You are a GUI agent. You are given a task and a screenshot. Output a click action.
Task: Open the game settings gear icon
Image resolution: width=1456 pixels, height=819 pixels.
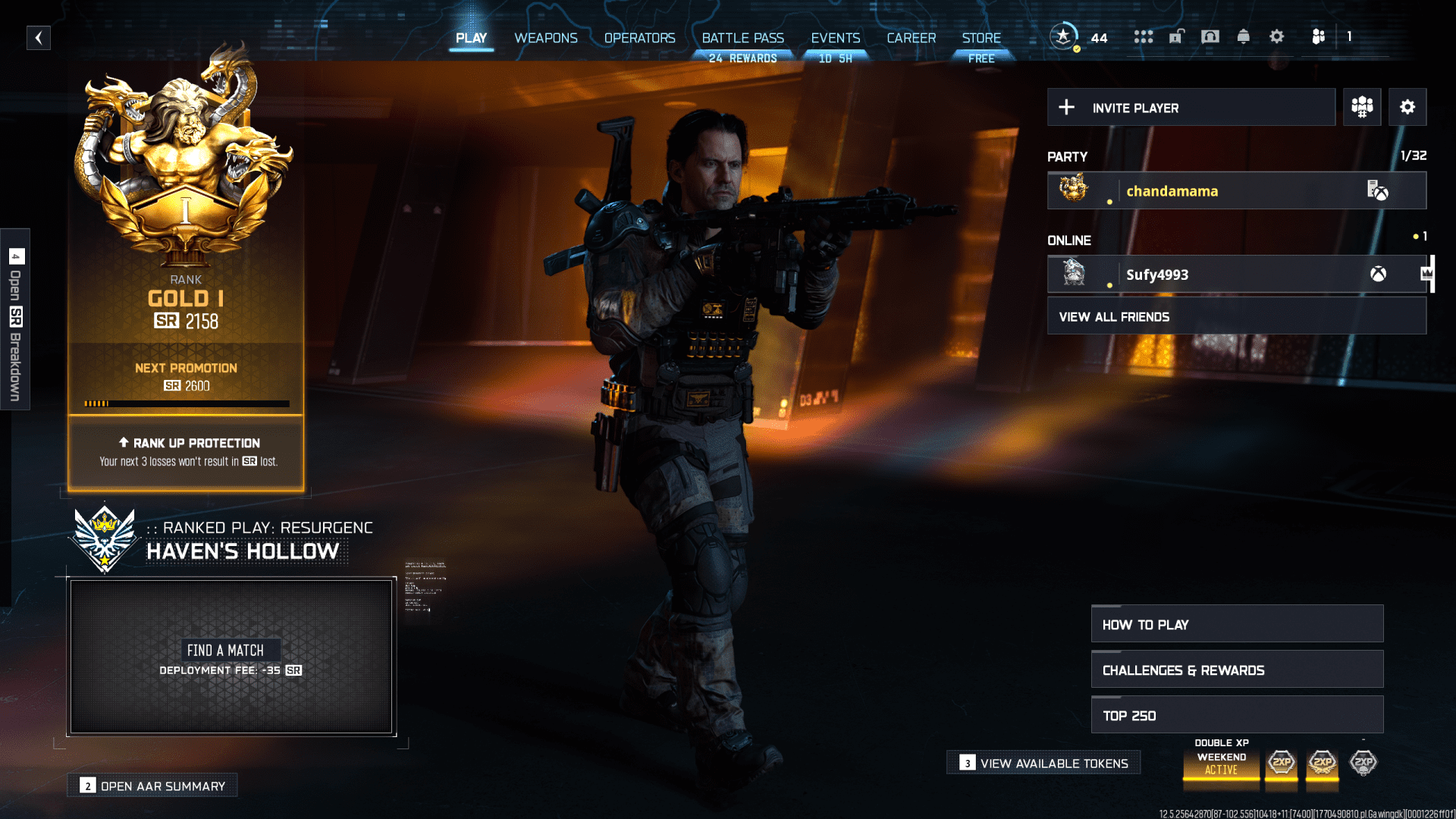[1277, 36]
